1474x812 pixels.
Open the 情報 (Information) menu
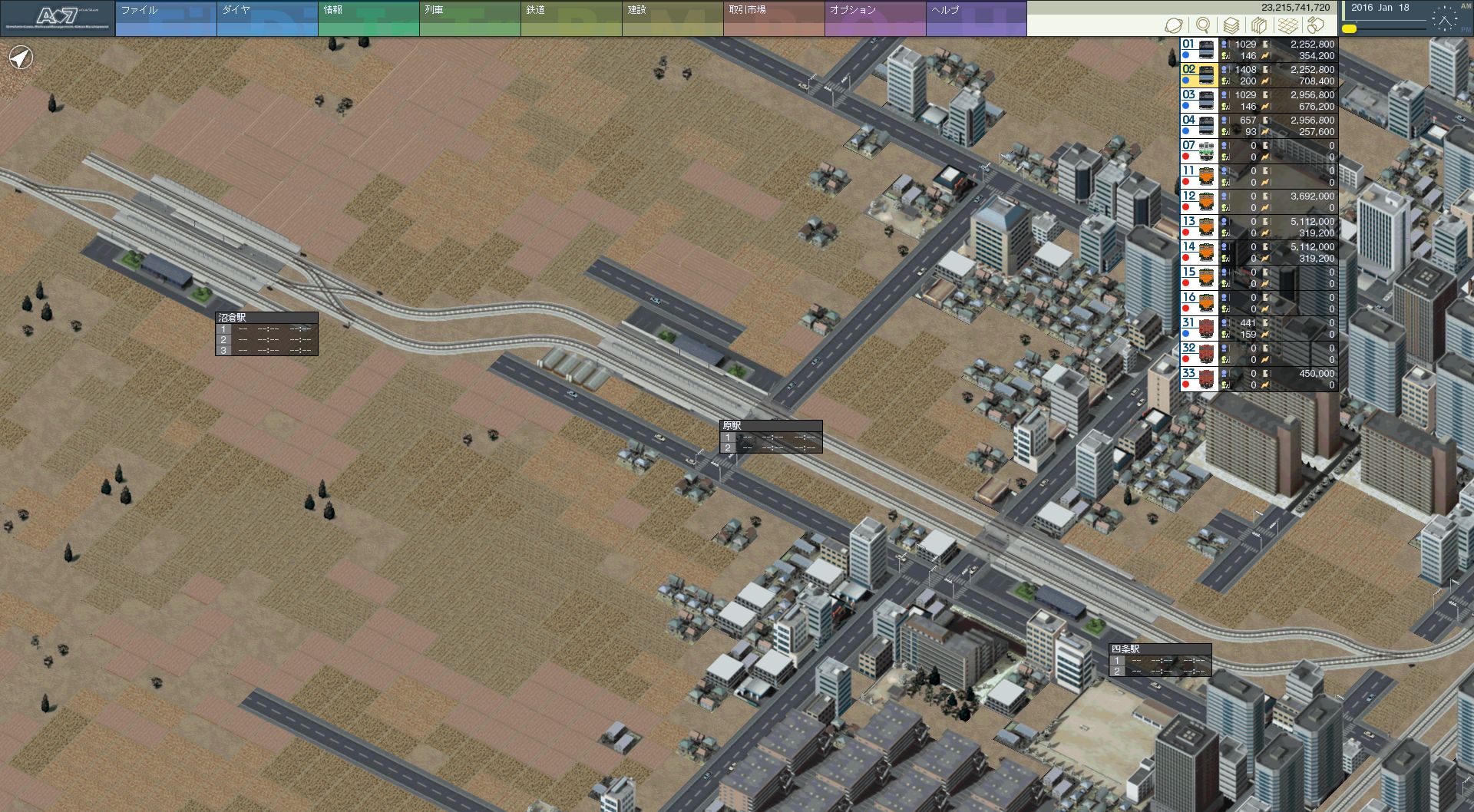coord(368,18)
